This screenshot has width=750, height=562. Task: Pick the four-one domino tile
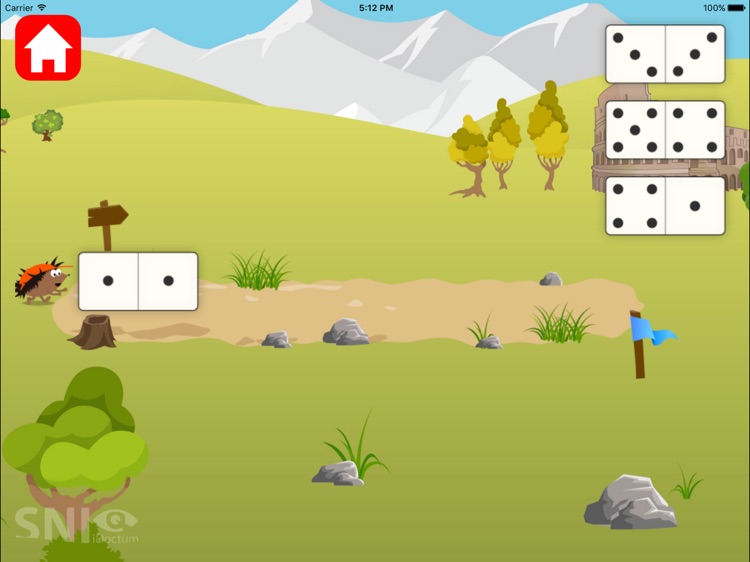click(x=665, y=206)
